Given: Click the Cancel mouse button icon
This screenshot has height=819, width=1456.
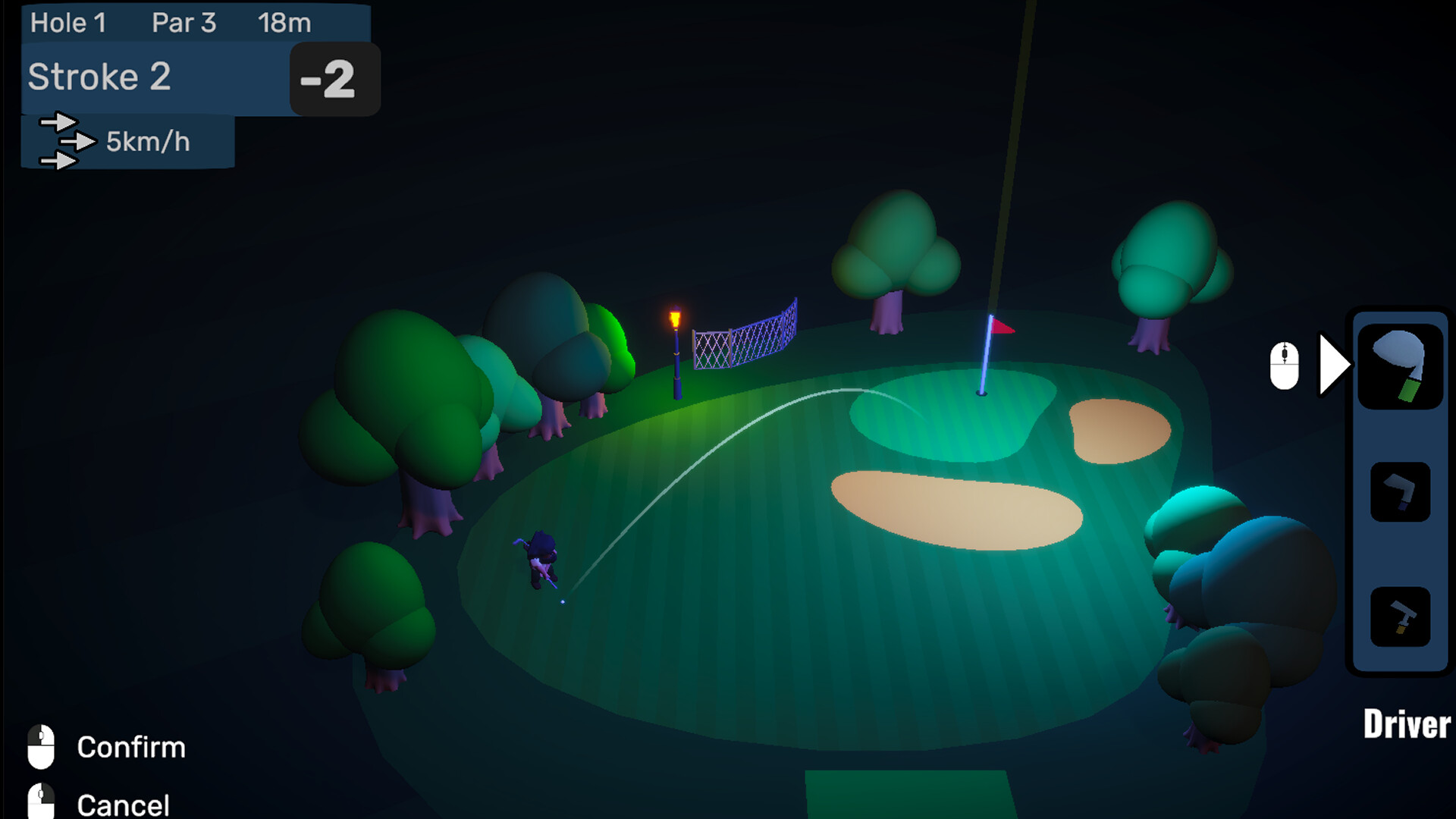Looking at the screenshot, I should (39, 800).
